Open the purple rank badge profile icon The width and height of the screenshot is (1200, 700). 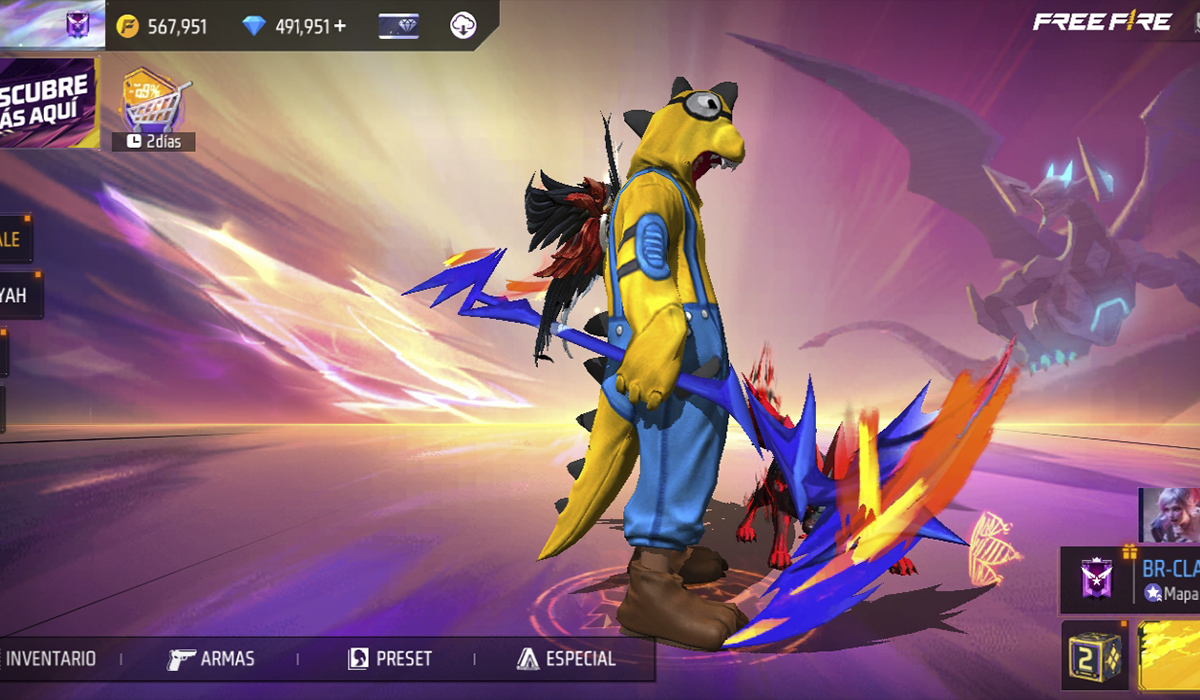[77, 26]
